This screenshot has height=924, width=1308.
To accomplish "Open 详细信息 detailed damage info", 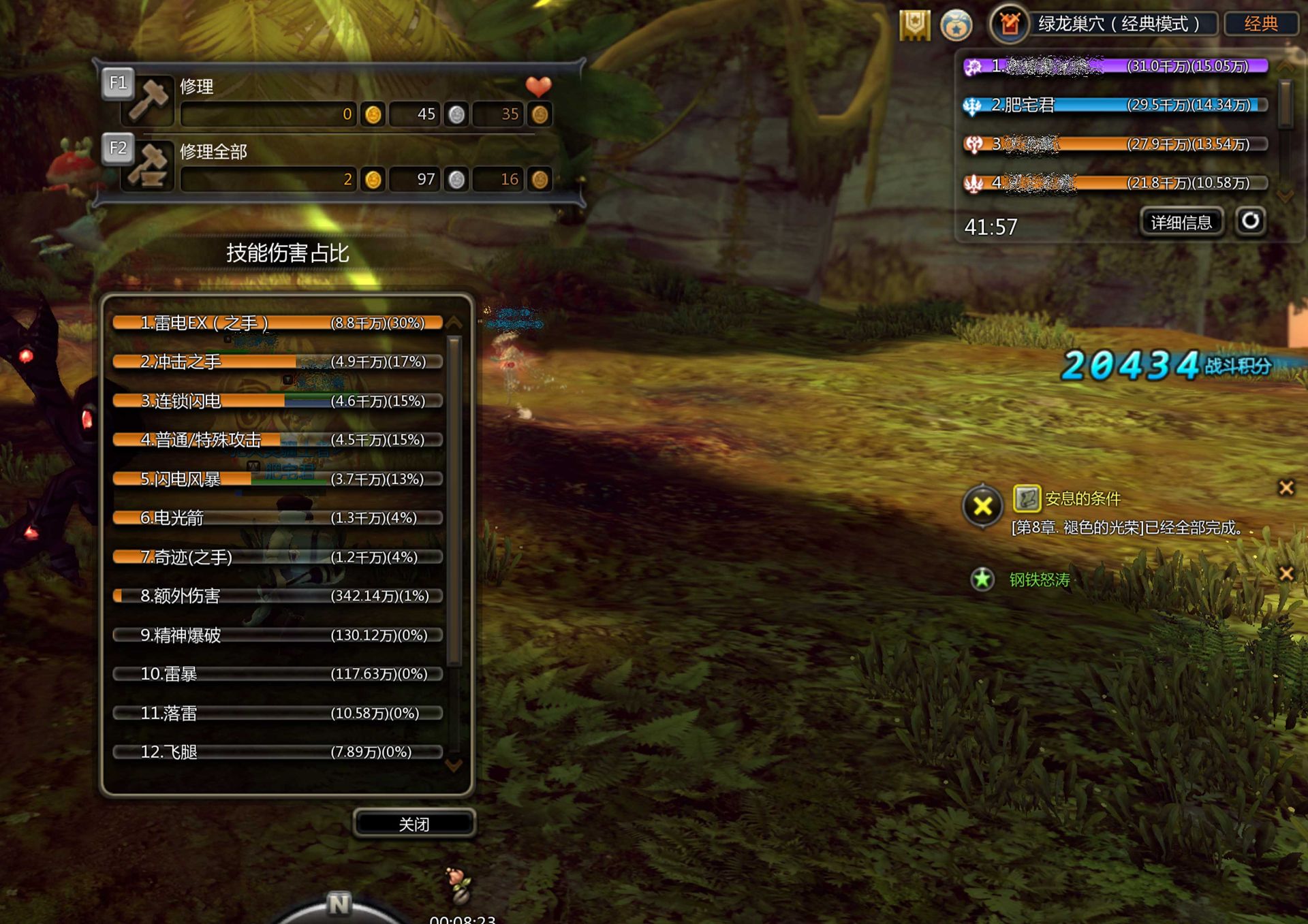I will pyautogui.click(x=1181, y=223).
